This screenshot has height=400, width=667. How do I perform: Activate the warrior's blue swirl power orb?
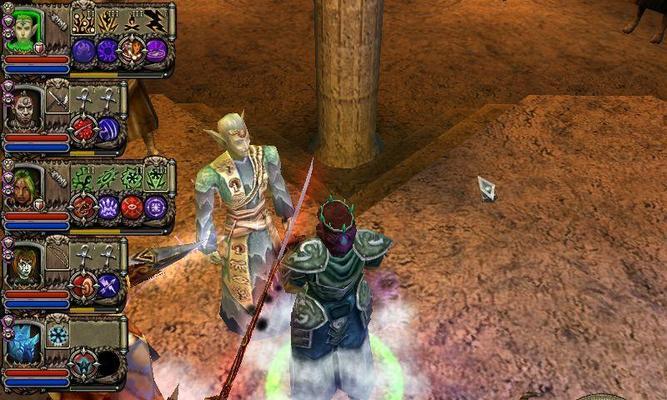pyautogui.click(x=108, y=128)
